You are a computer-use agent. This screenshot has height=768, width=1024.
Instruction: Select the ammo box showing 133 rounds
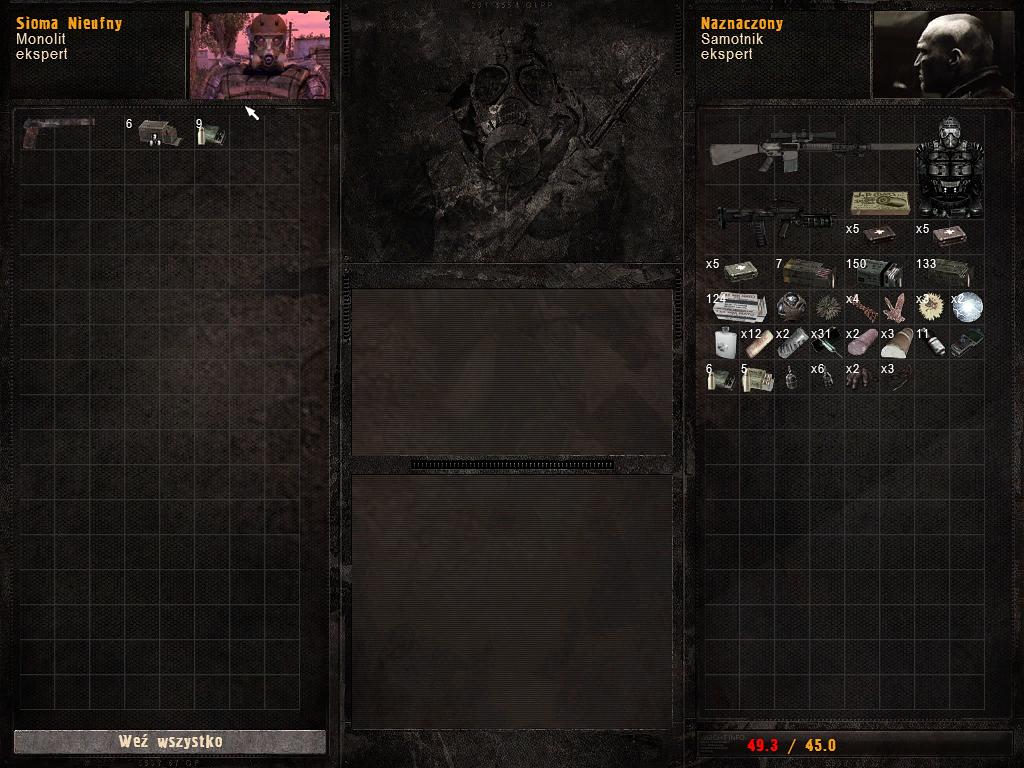949,273
